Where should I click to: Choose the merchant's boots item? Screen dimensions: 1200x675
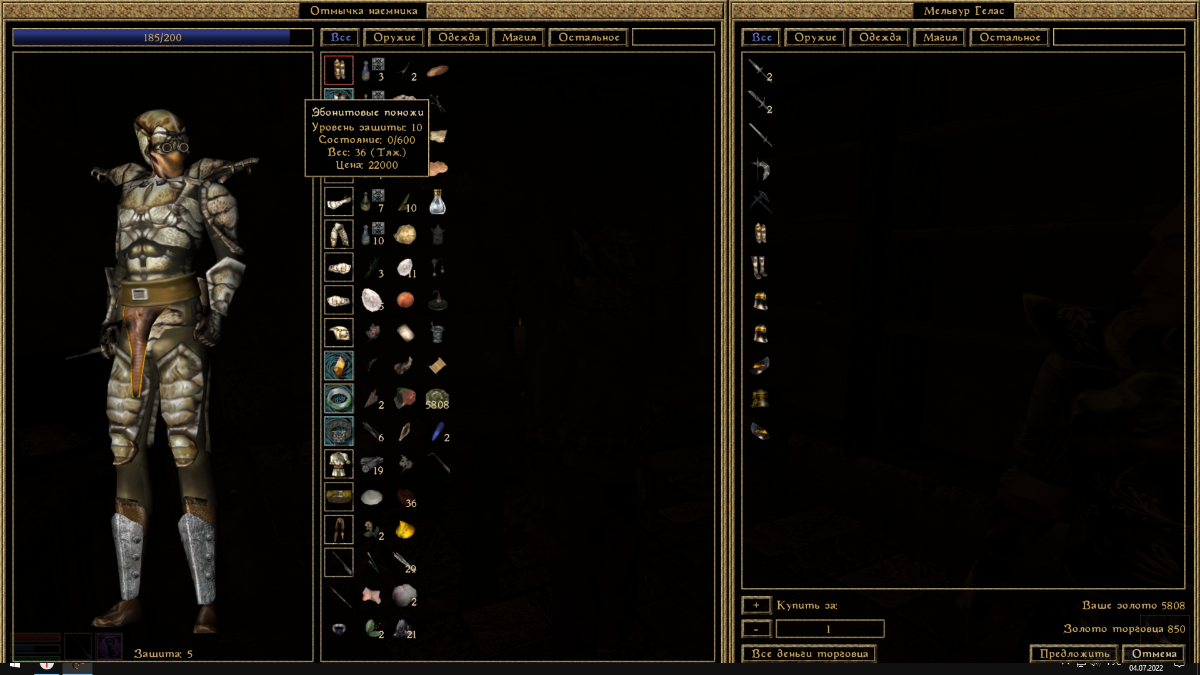(760, 267)
